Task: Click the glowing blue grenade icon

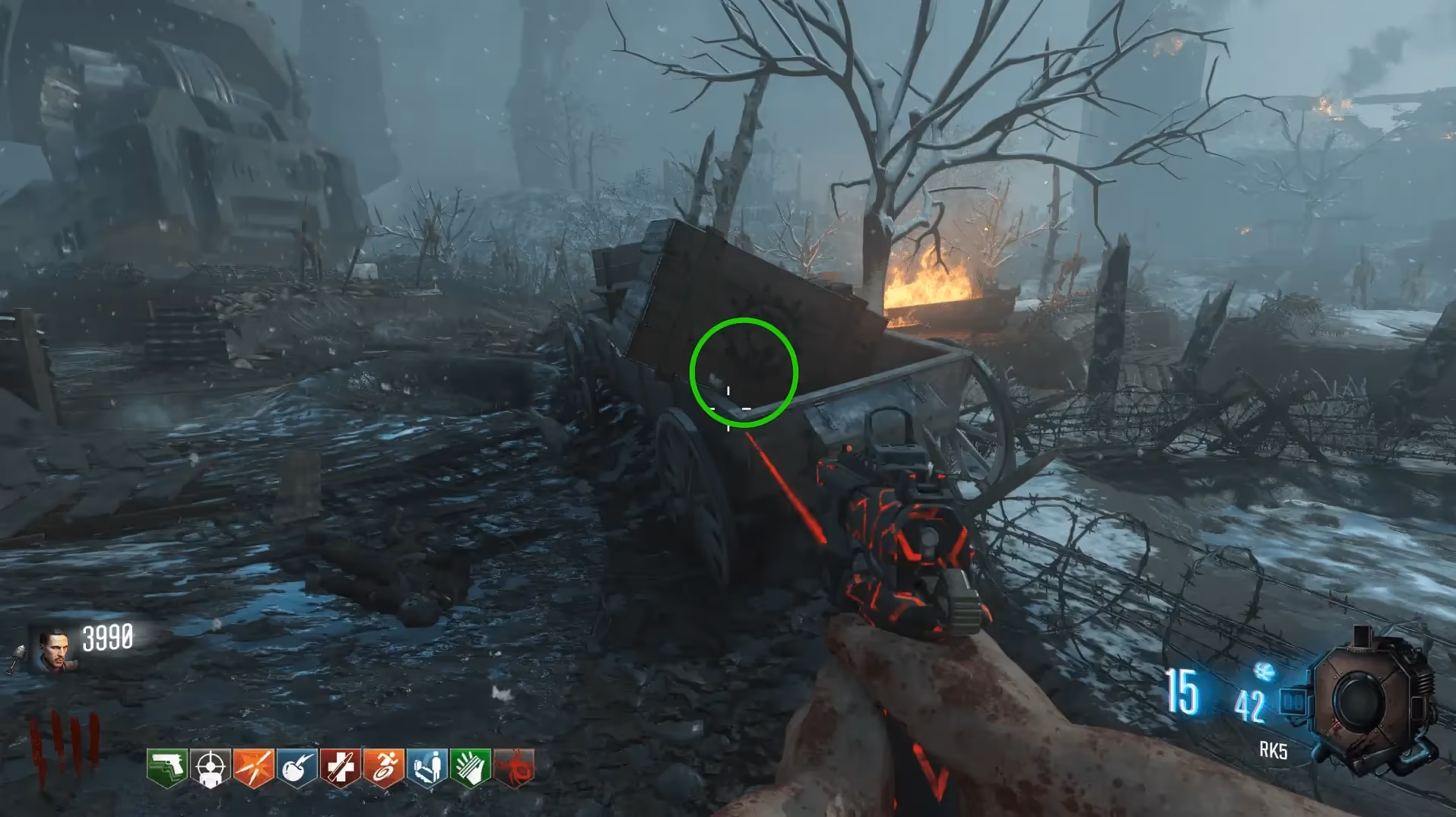Action: pyautogui.click(x=1264, y=671)
